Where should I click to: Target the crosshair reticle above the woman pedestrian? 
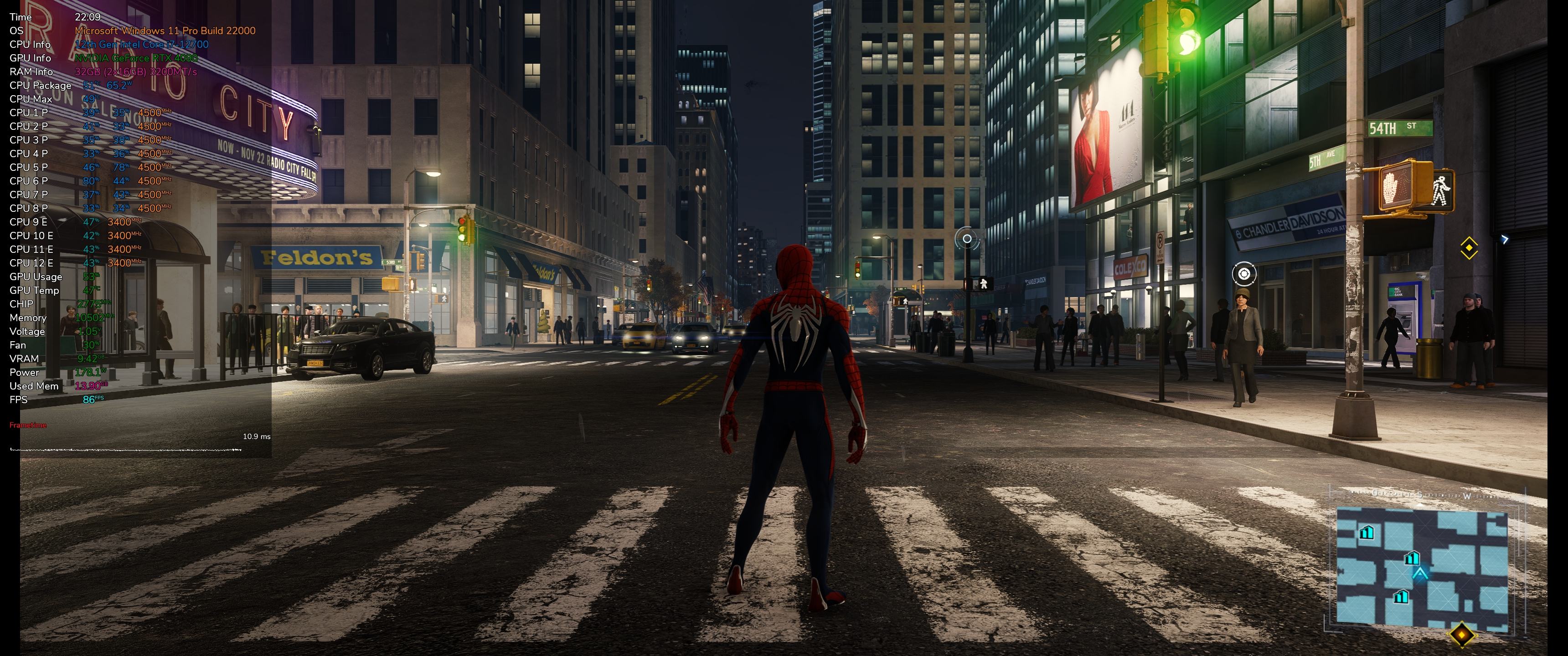click(x=1243, y=274)
